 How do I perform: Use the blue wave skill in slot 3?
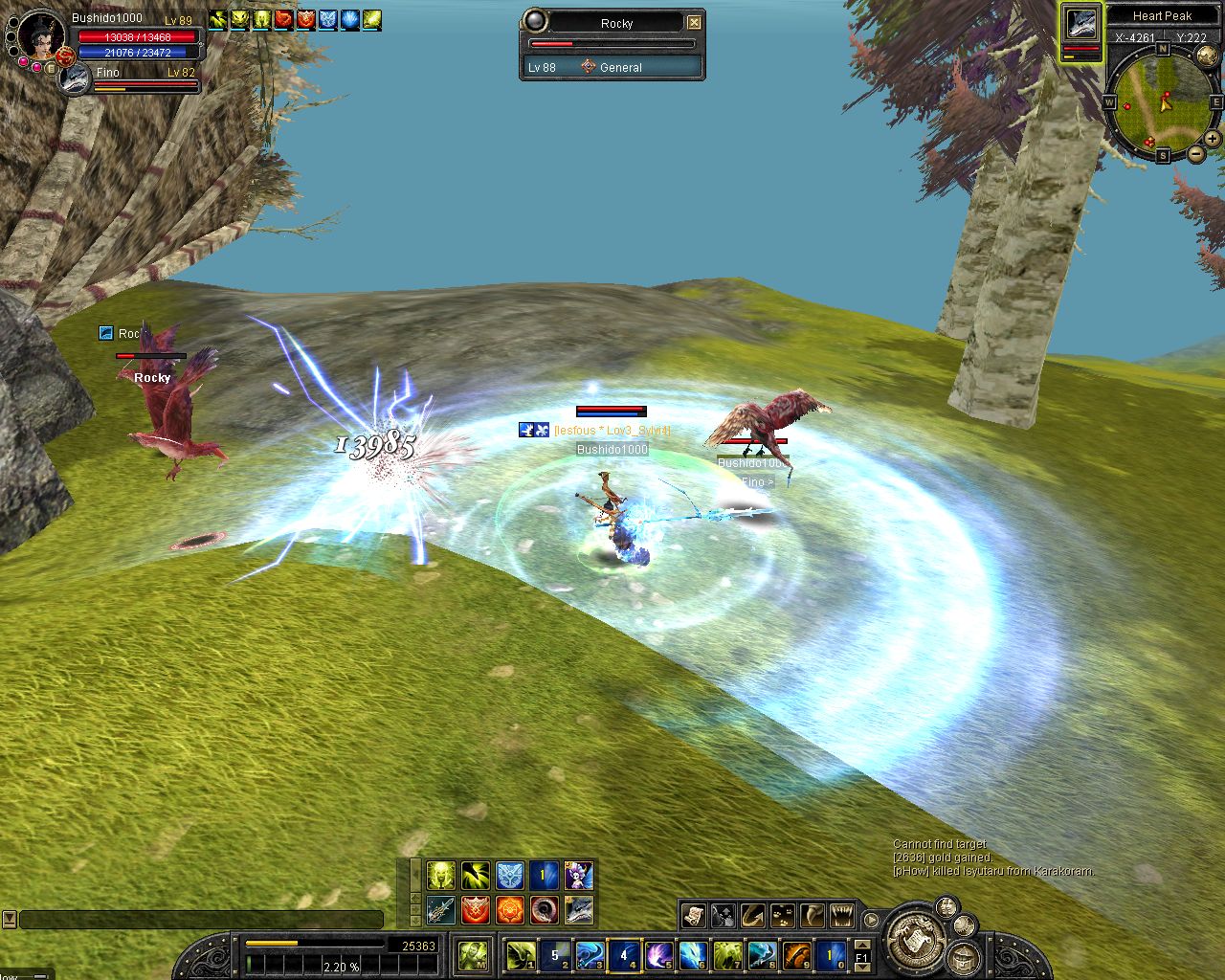(590, 954)
